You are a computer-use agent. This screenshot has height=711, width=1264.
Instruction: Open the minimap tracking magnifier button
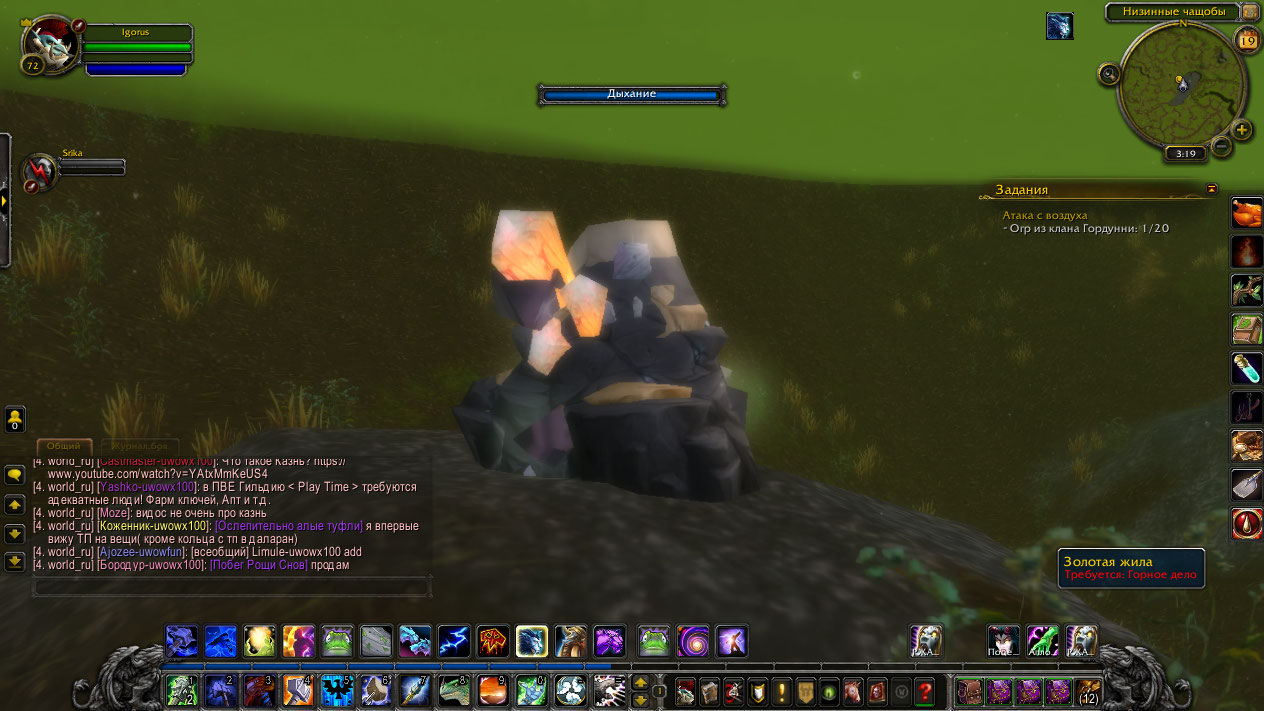tap(1109, 74)
